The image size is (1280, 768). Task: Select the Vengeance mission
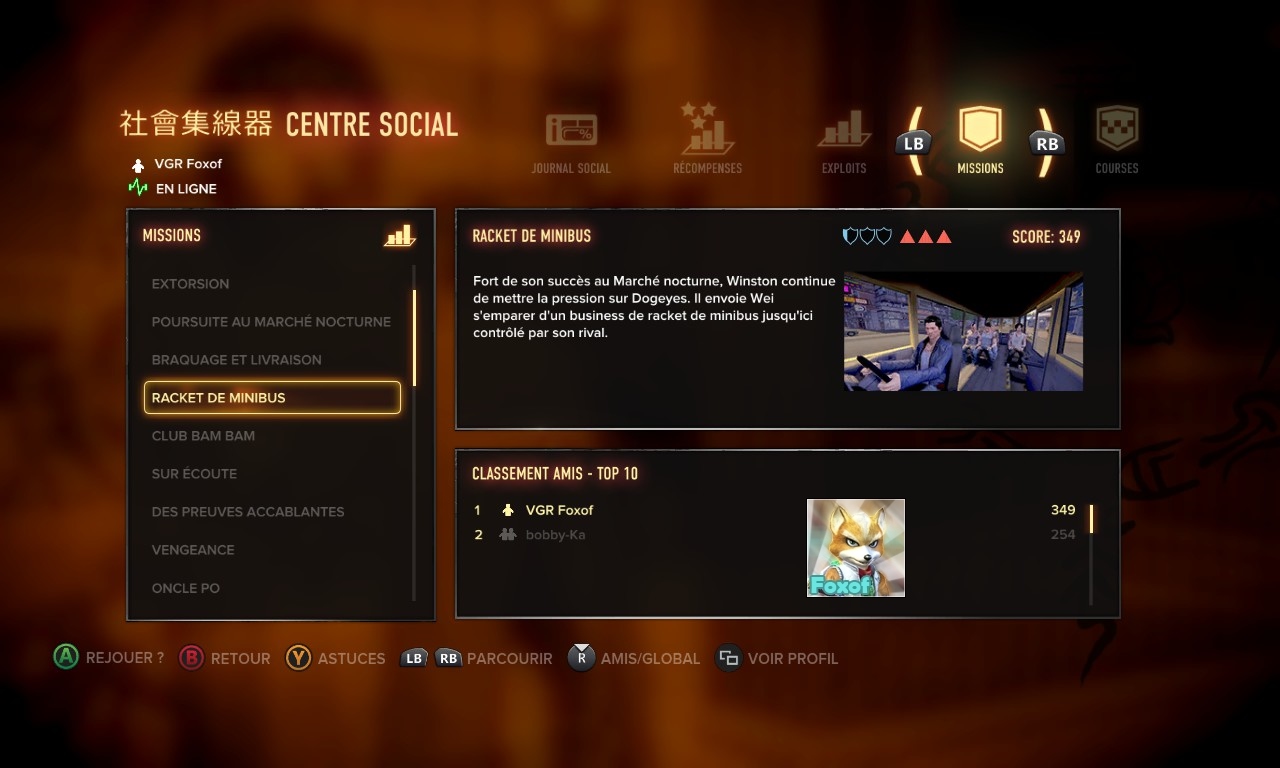pyautogui.click(x=193, y=550)
